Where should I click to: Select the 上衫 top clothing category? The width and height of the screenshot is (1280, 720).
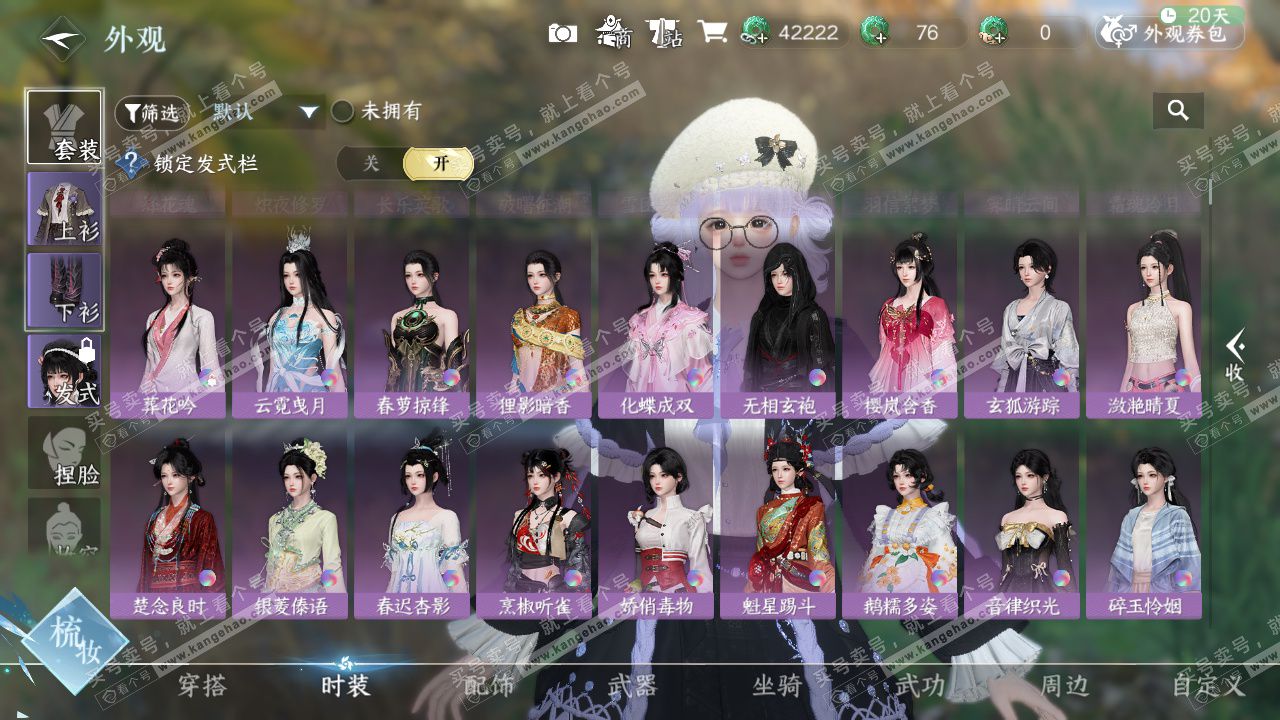point(65,209)
